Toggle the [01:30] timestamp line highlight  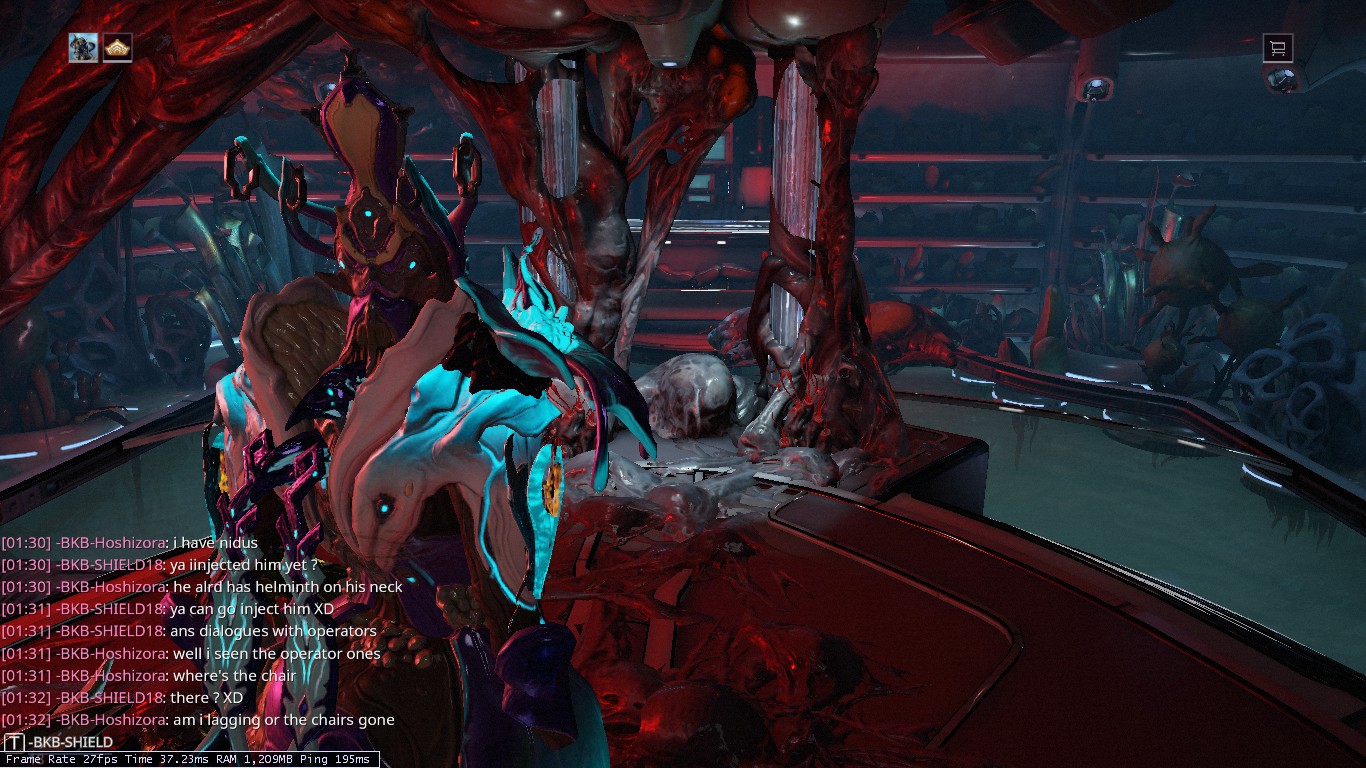(27, 542)
